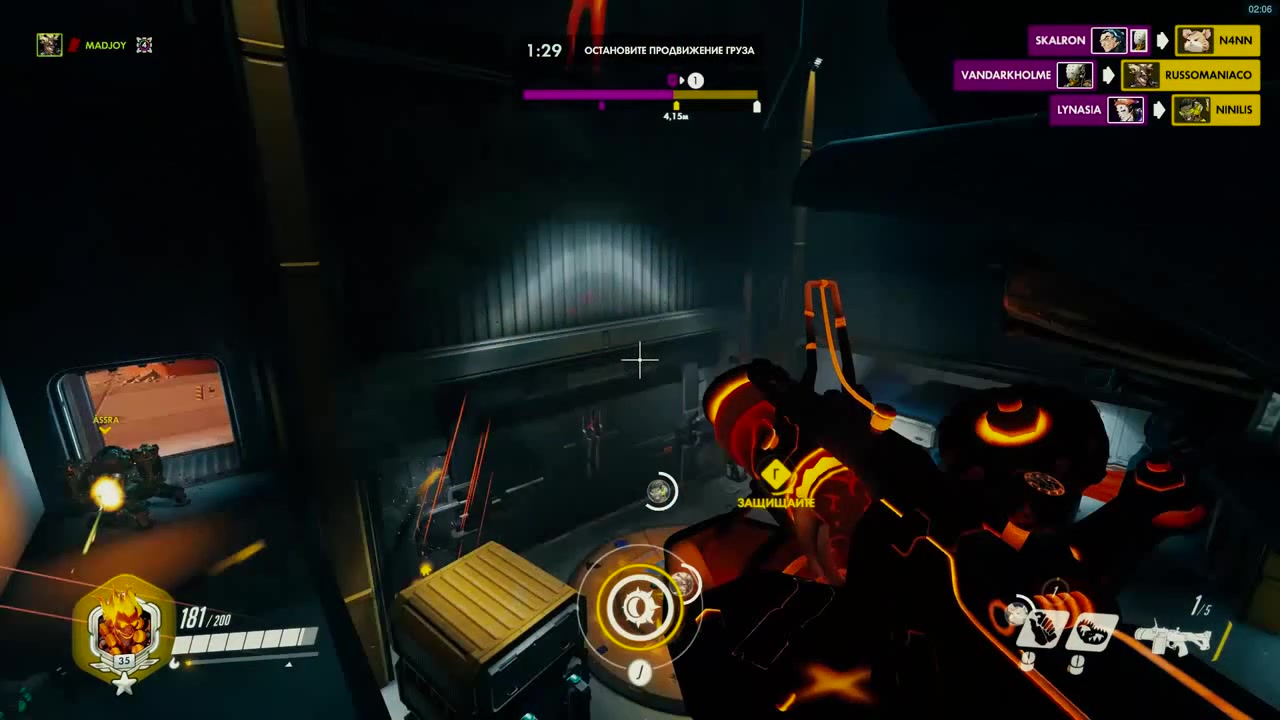Click the checkpoint number 1 marker
Viewport: 1280px width, 720px height.
click(x=696, y=80)
